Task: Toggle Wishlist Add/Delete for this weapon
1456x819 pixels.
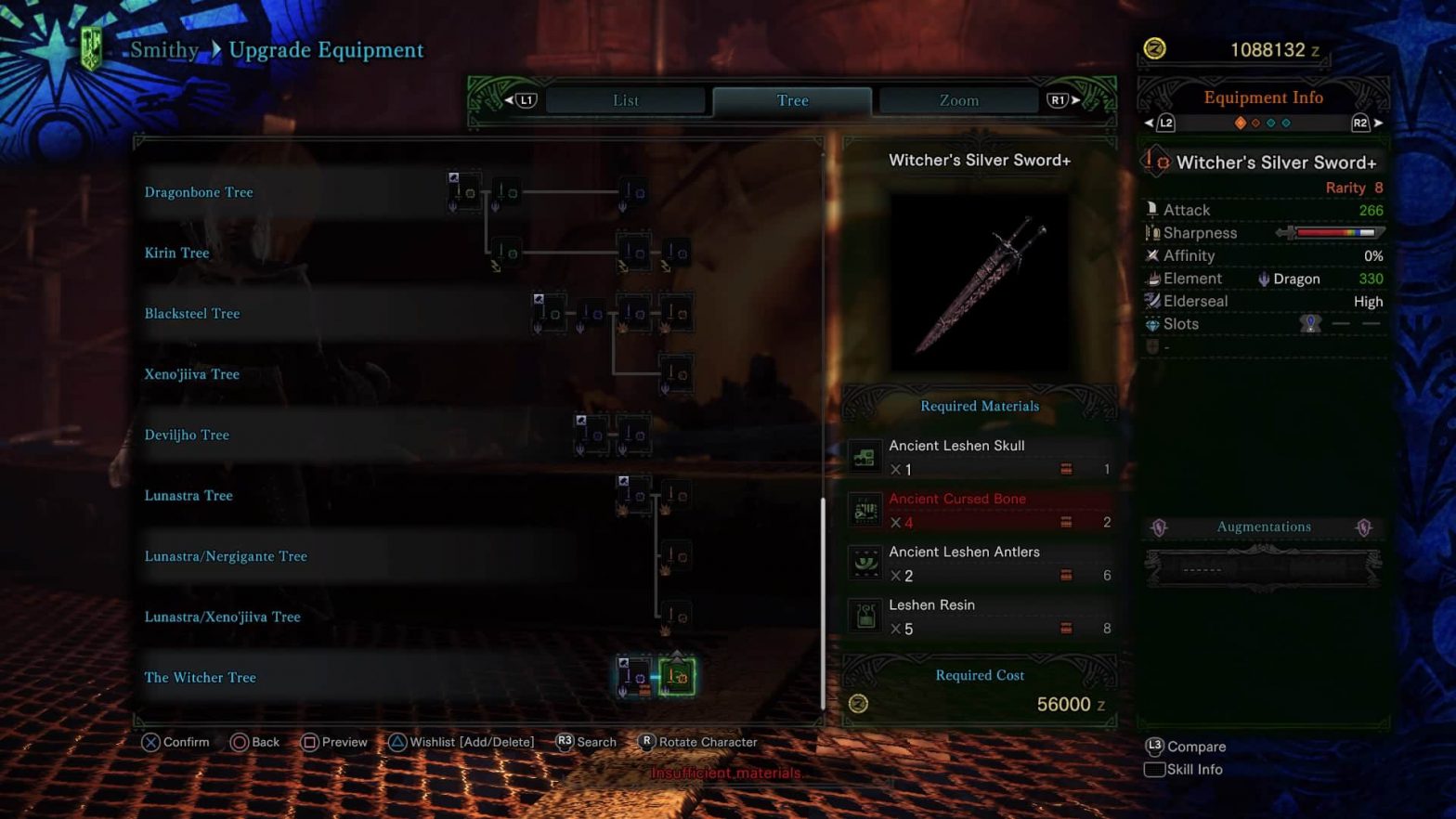Action: [461, 742]
